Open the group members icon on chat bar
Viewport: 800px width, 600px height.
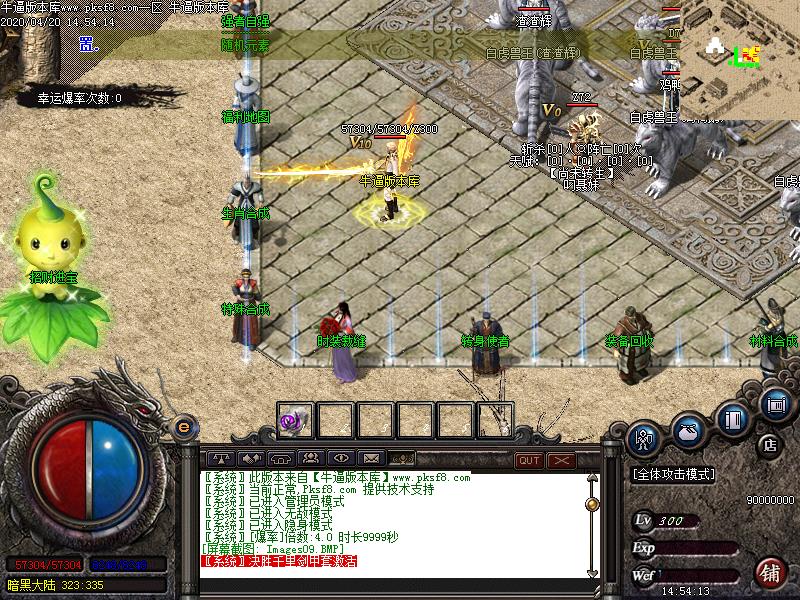pos(309,459)
